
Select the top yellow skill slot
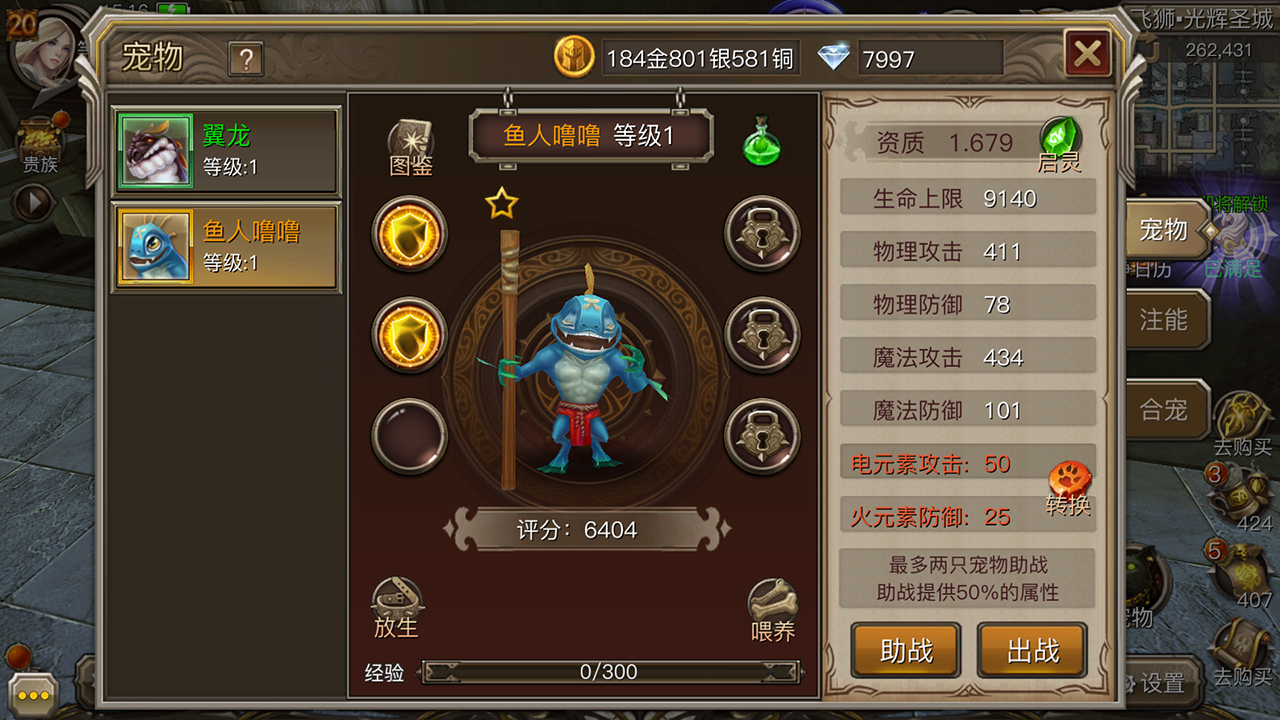(409, 235)
